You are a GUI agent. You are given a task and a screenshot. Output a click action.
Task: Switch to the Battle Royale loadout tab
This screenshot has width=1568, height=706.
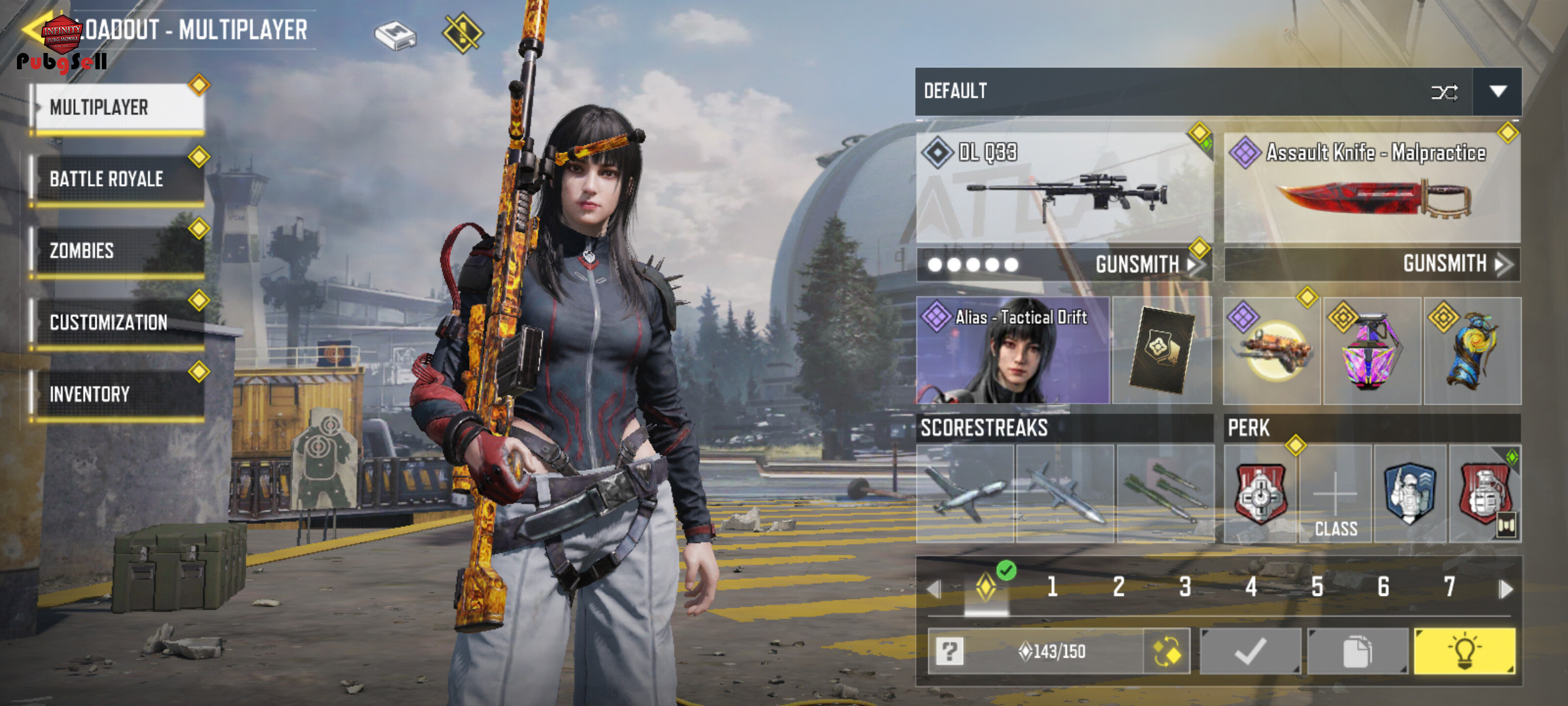pyautogui.click(x=118, y=179)
